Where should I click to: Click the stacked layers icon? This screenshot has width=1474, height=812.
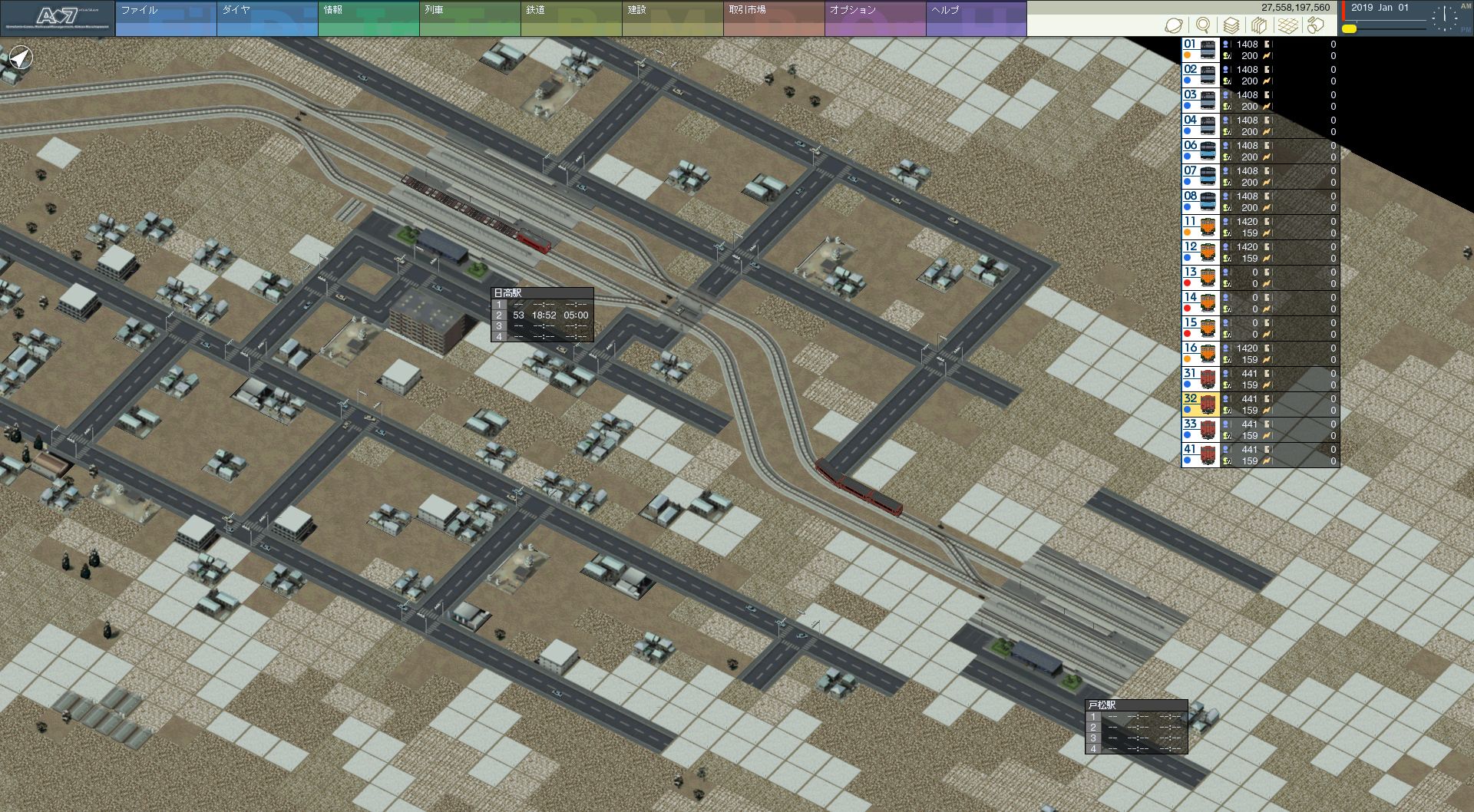1231,25
